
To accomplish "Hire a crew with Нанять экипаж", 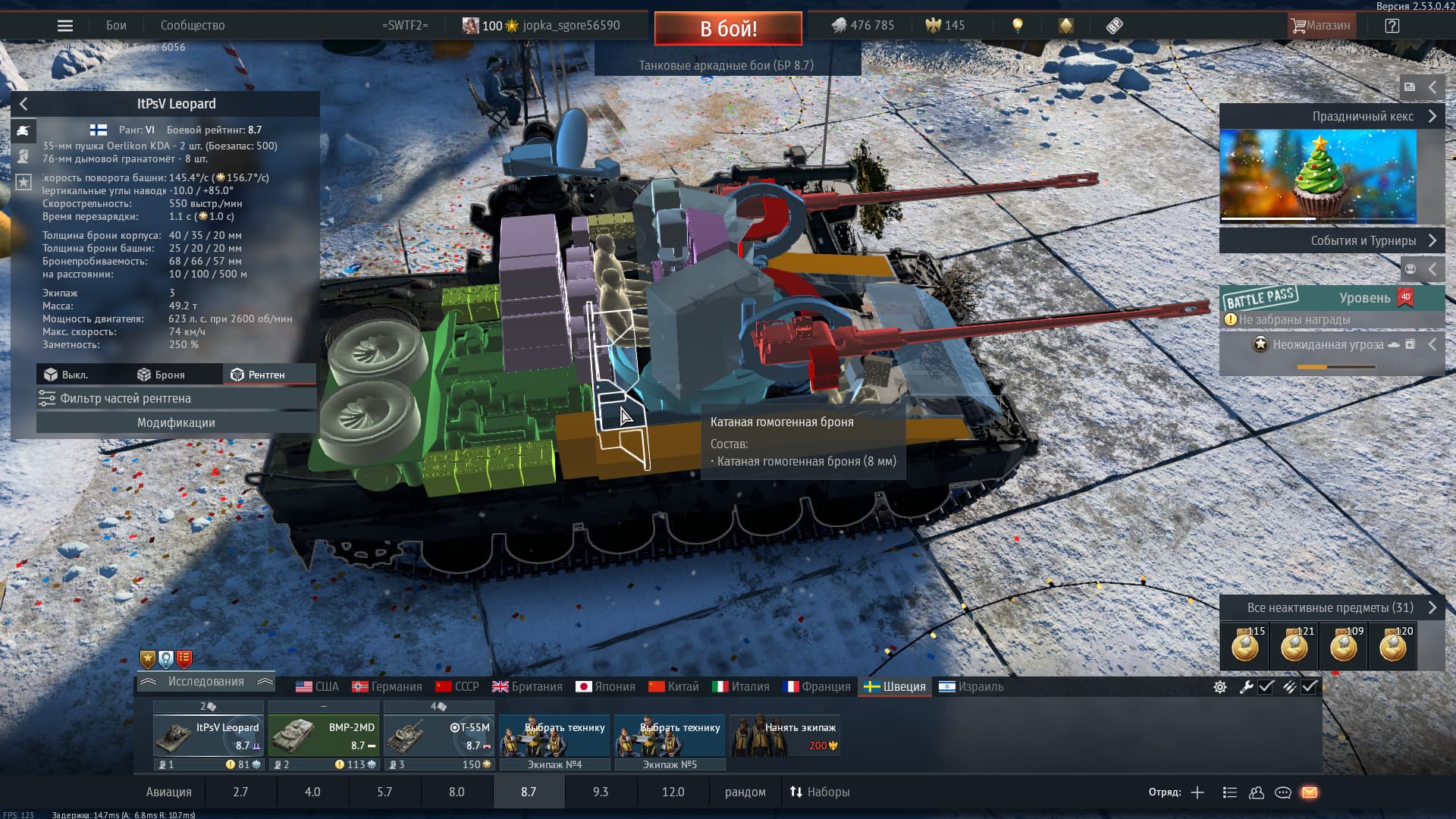I will (x=786, y=736).
